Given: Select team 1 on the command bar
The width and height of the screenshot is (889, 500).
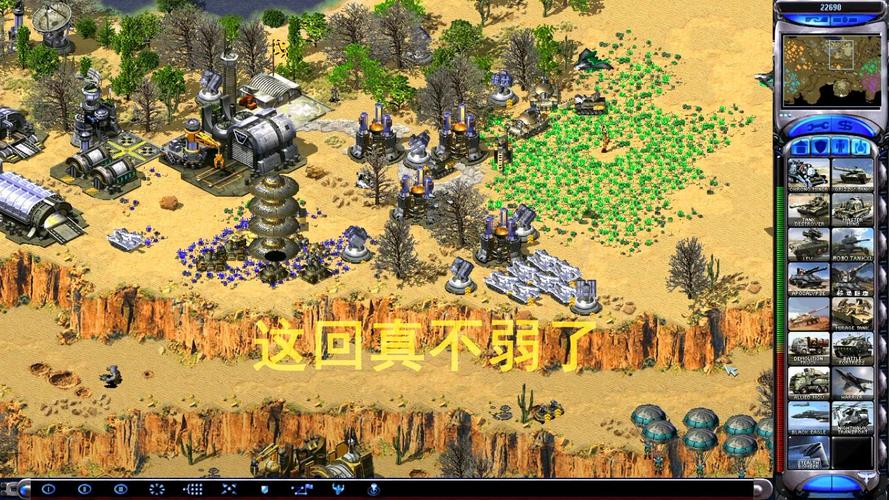Looking at the screenshot, I should (49, 489).
